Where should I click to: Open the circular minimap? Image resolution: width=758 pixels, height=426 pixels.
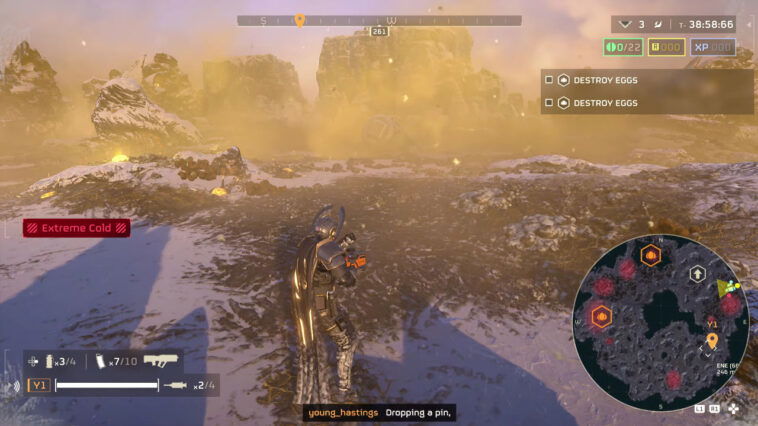coord(661,323)
